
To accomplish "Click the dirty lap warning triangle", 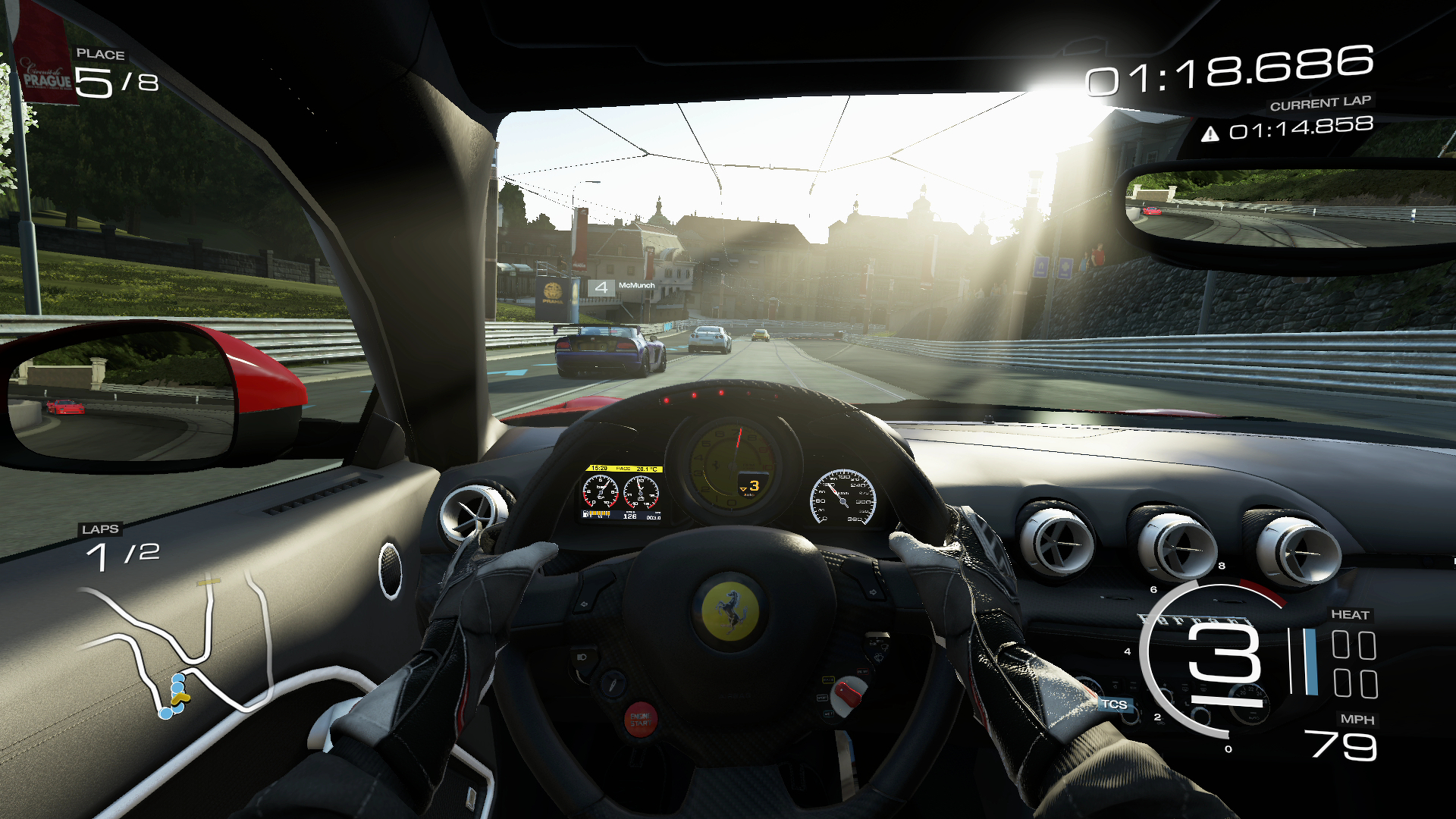I will (x=1210, y=134).
